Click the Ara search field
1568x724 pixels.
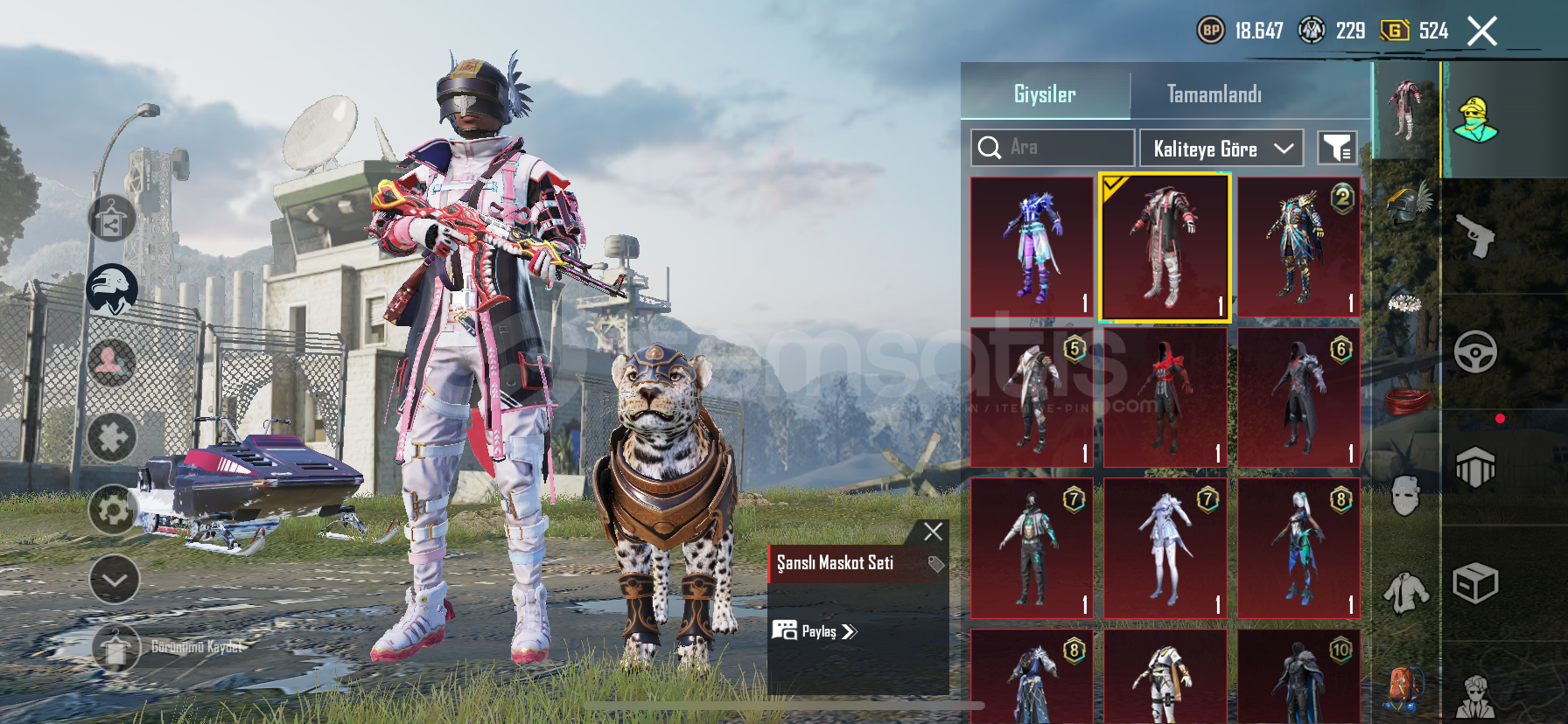point(1053,148)
